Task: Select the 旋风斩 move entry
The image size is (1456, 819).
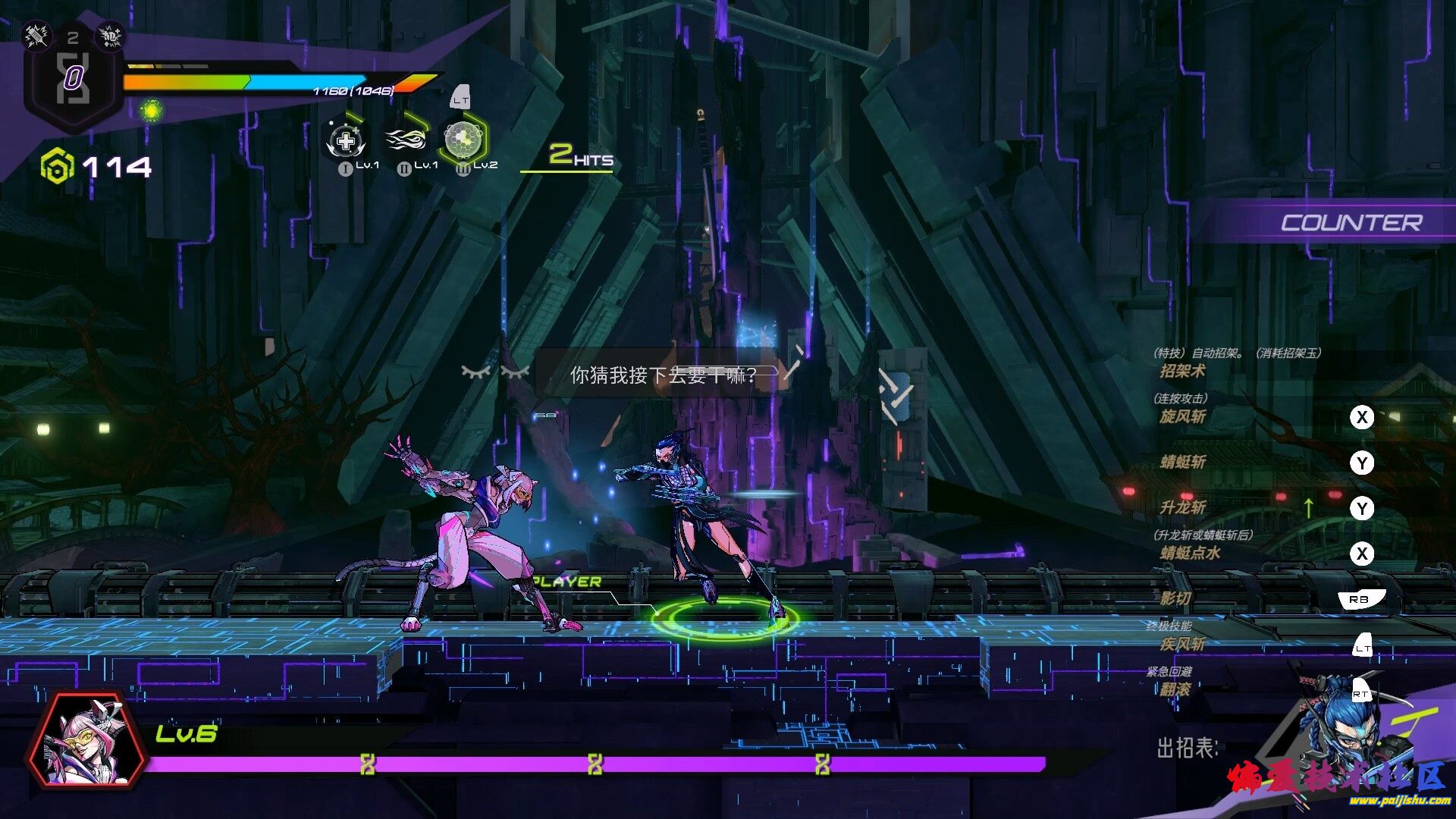Action: coord(1182,416)
